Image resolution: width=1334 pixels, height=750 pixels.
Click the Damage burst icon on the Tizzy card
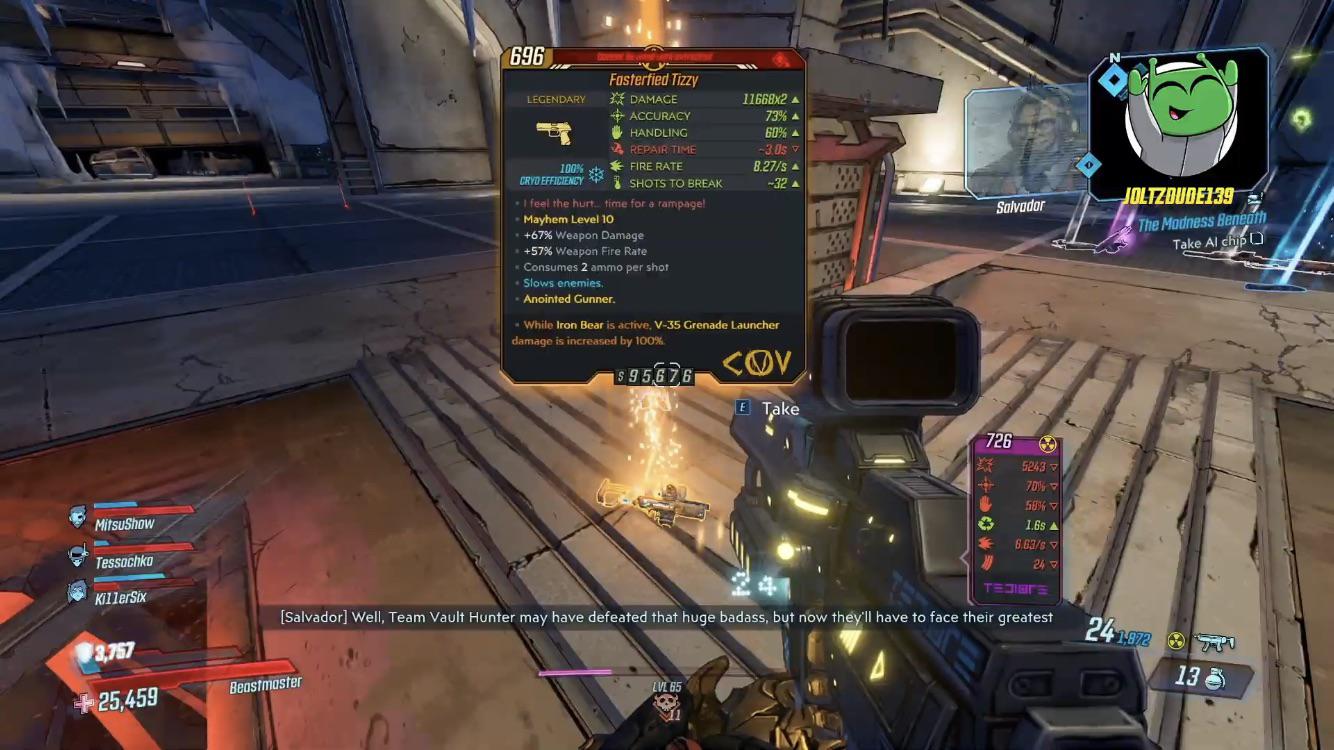(616, 99)
